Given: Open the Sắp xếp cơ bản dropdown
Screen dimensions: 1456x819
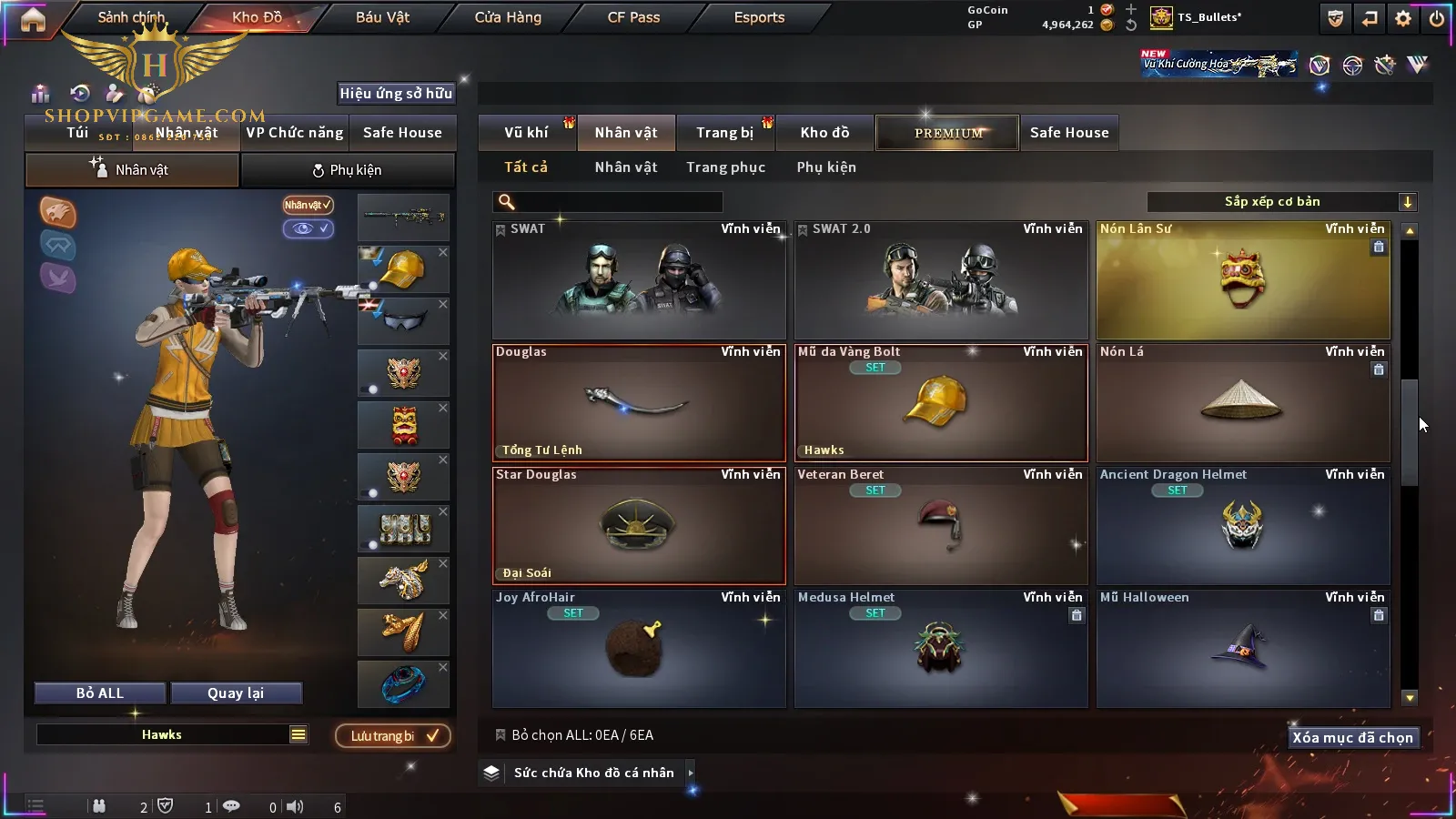Looking at the screenshot, I should pyautogui.click(x=1281, y=202).
